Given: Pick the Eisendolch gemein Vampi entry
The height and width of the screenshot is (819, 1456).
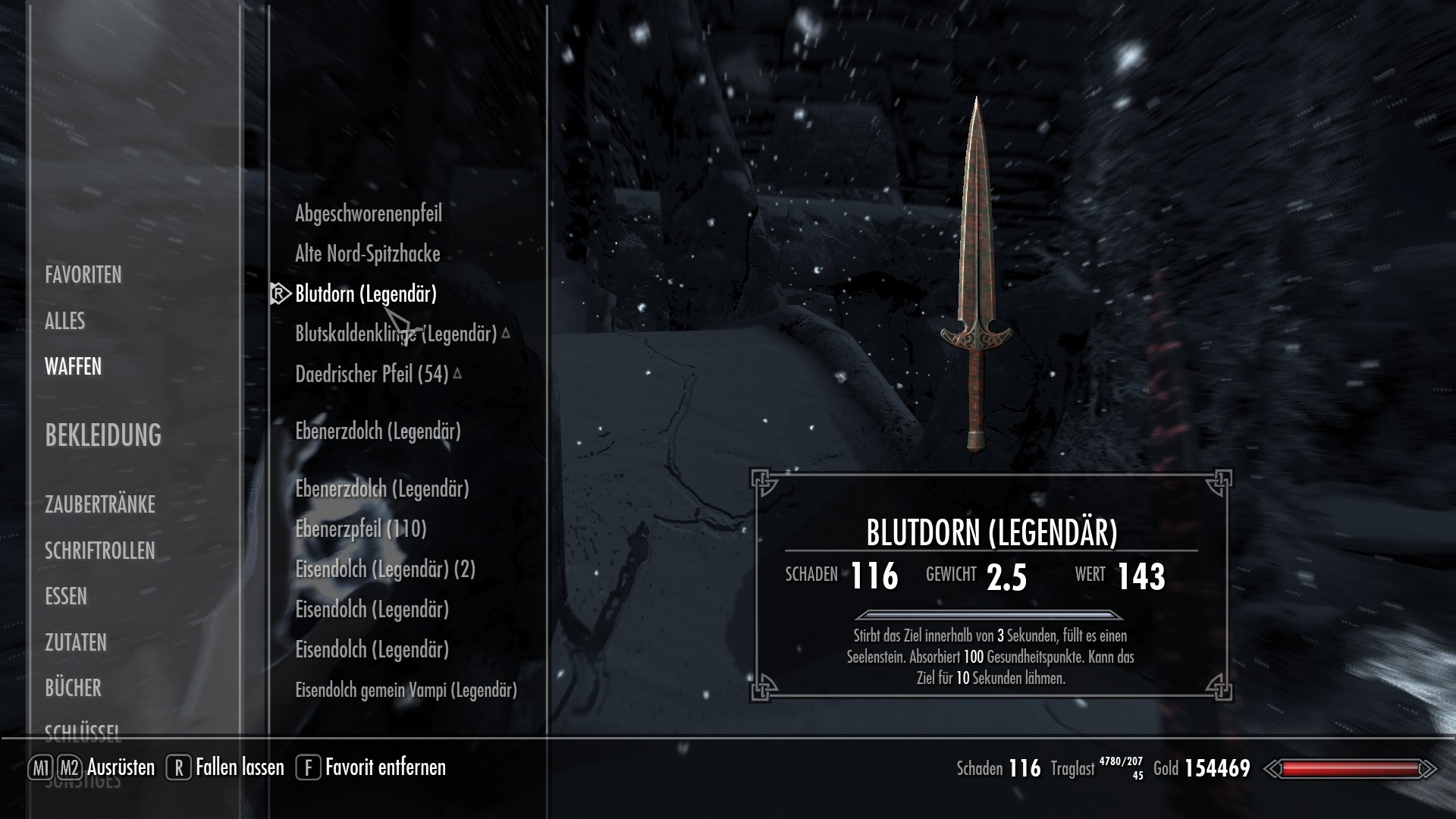Looking at the screenshot, I should click(x=406, y=690).
